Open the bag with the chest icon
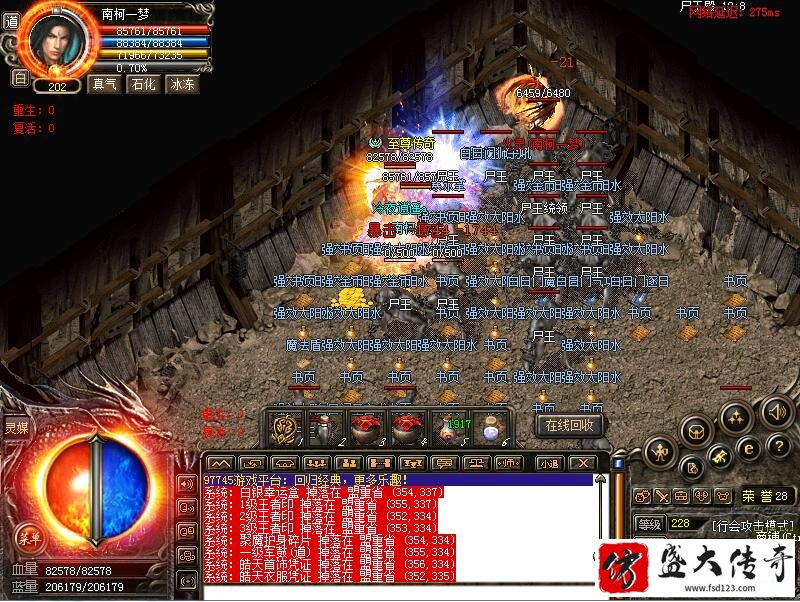 click(x=695, y=431)
